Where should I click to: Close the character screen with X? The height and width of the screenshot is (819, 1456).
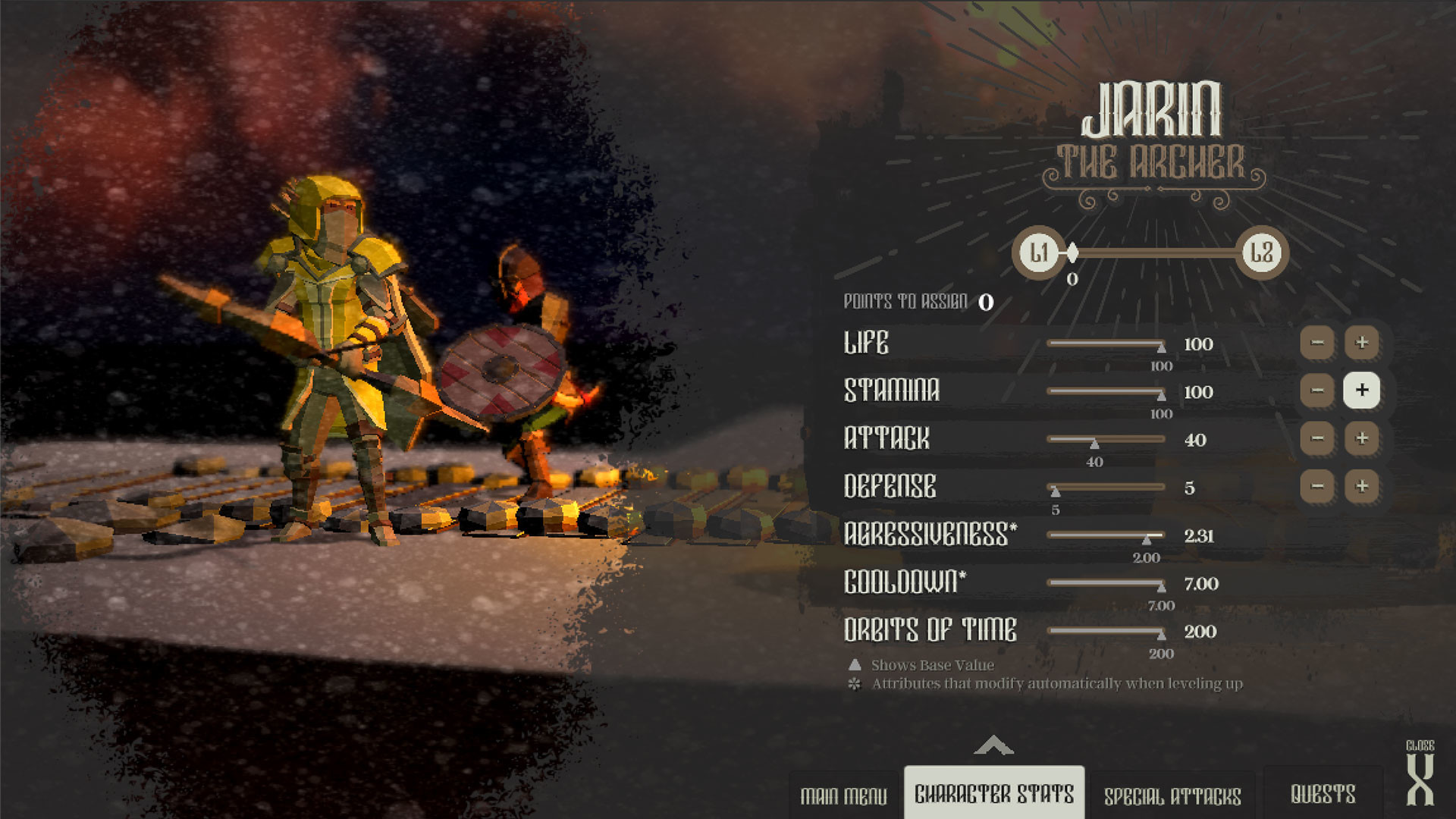pos(1420,779)
